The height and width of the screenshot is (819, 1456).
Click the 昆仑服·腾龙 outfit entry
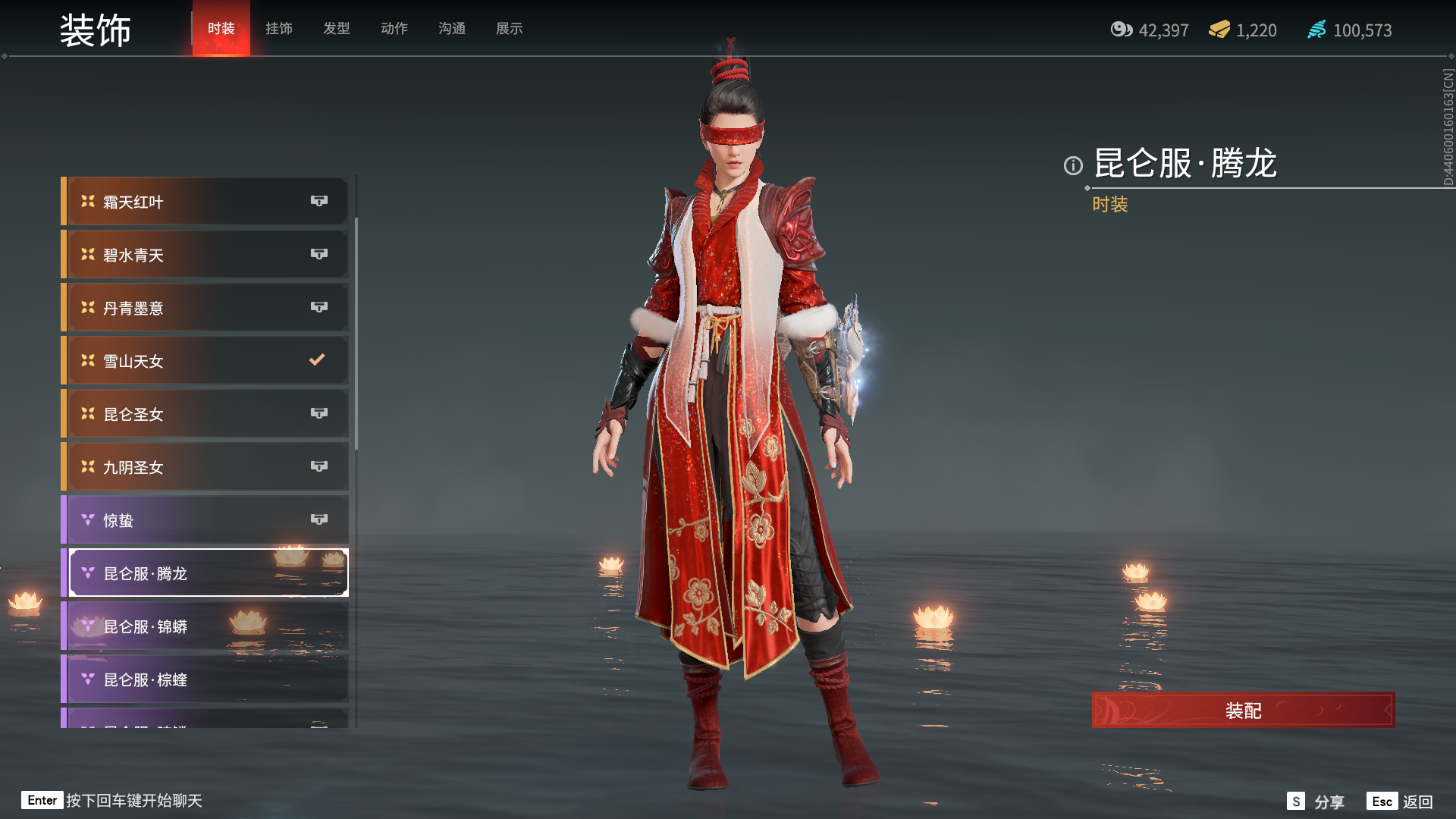pos(206,573)
